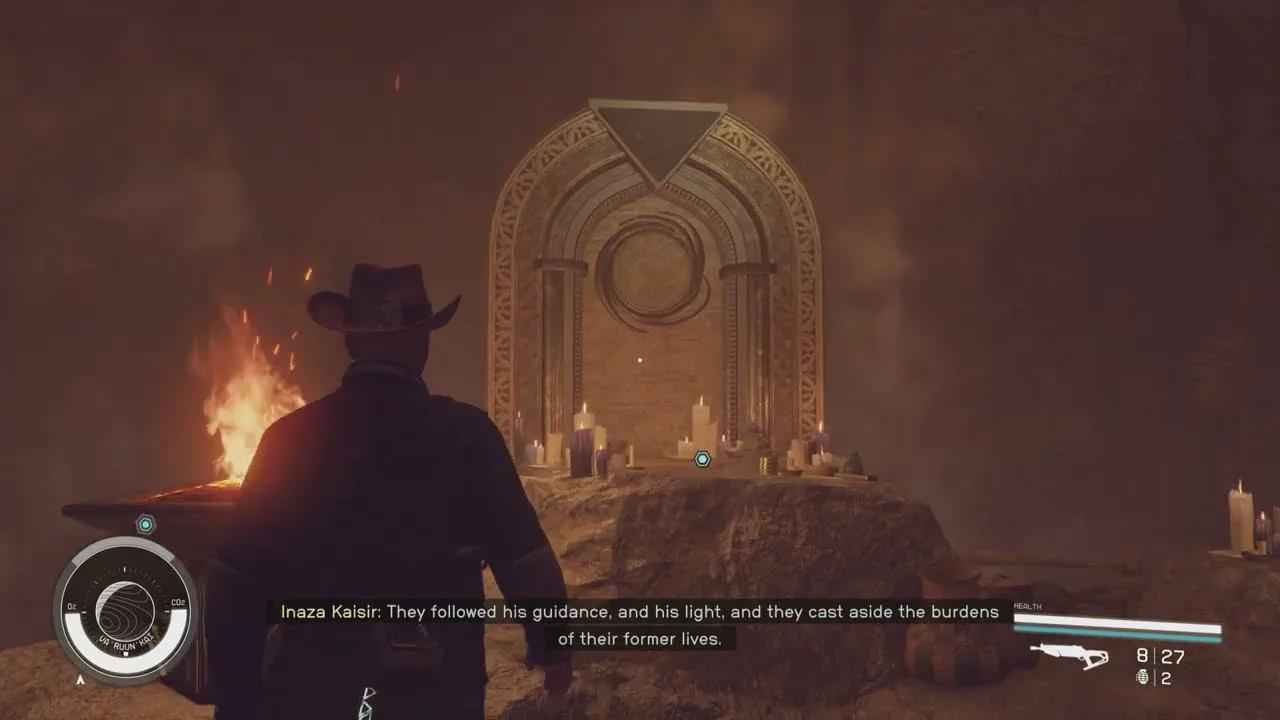Click the cyan scanner hexagon near the candles
Viewport: 1280px width, 720px height.
coord(704,458)
